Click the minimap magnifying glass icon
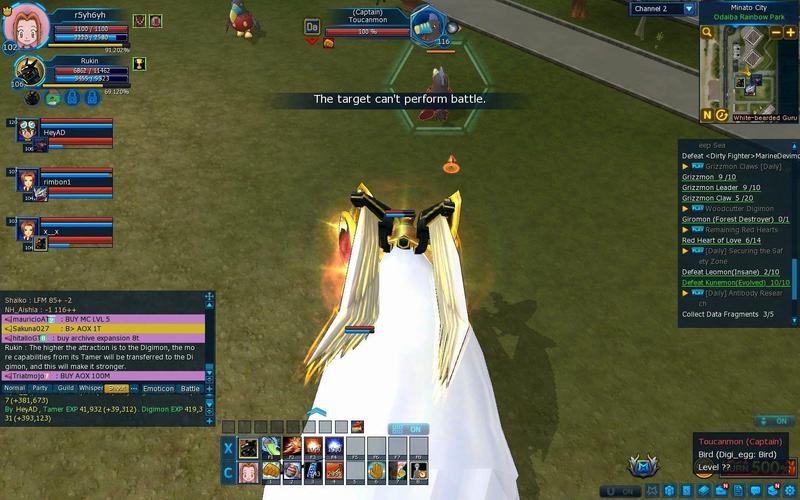800x500 pixels. (x=707, y=33)
